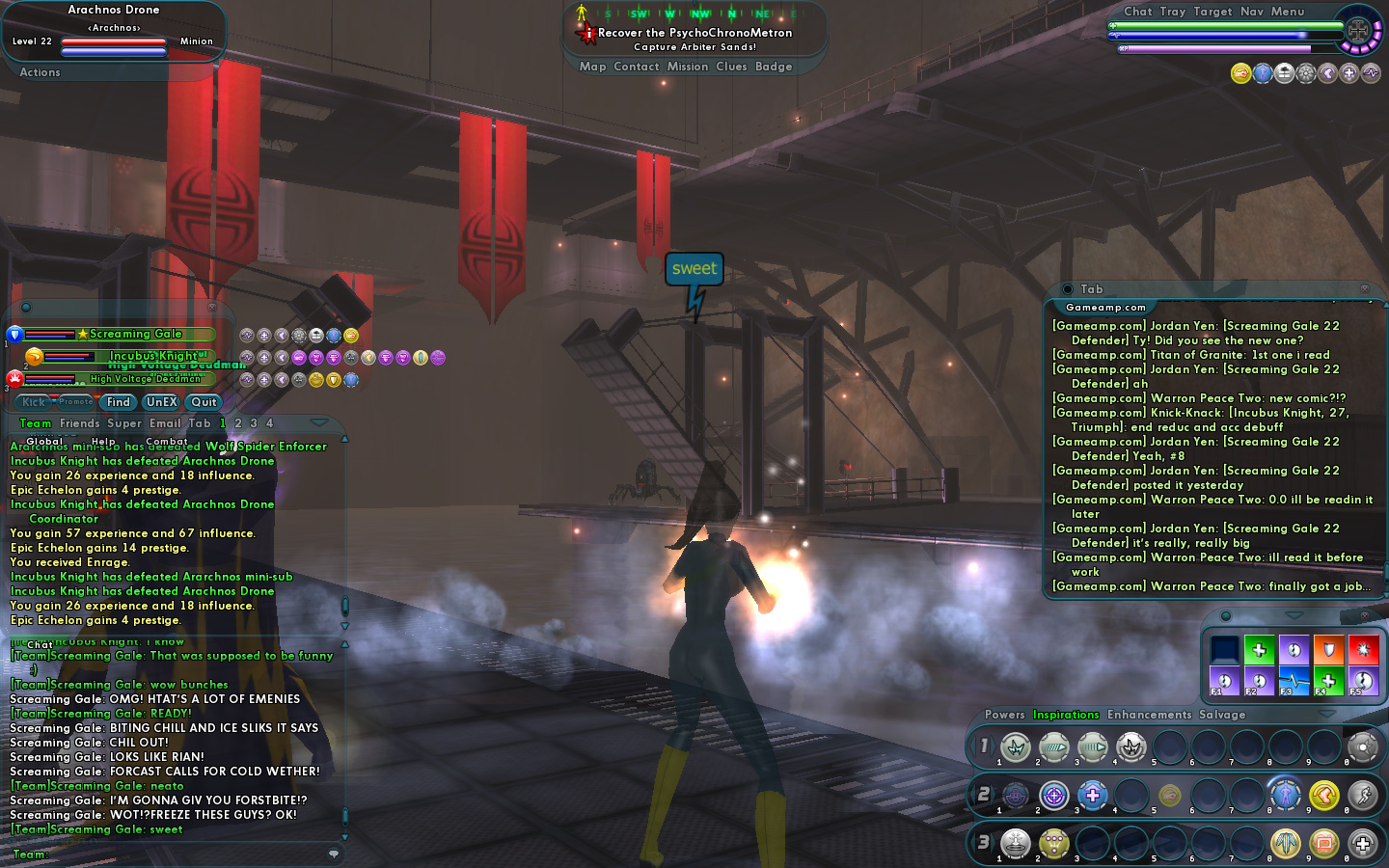Open the Salvage tab
This screenshot has width=1389, height=868.
click(1222, 715)
